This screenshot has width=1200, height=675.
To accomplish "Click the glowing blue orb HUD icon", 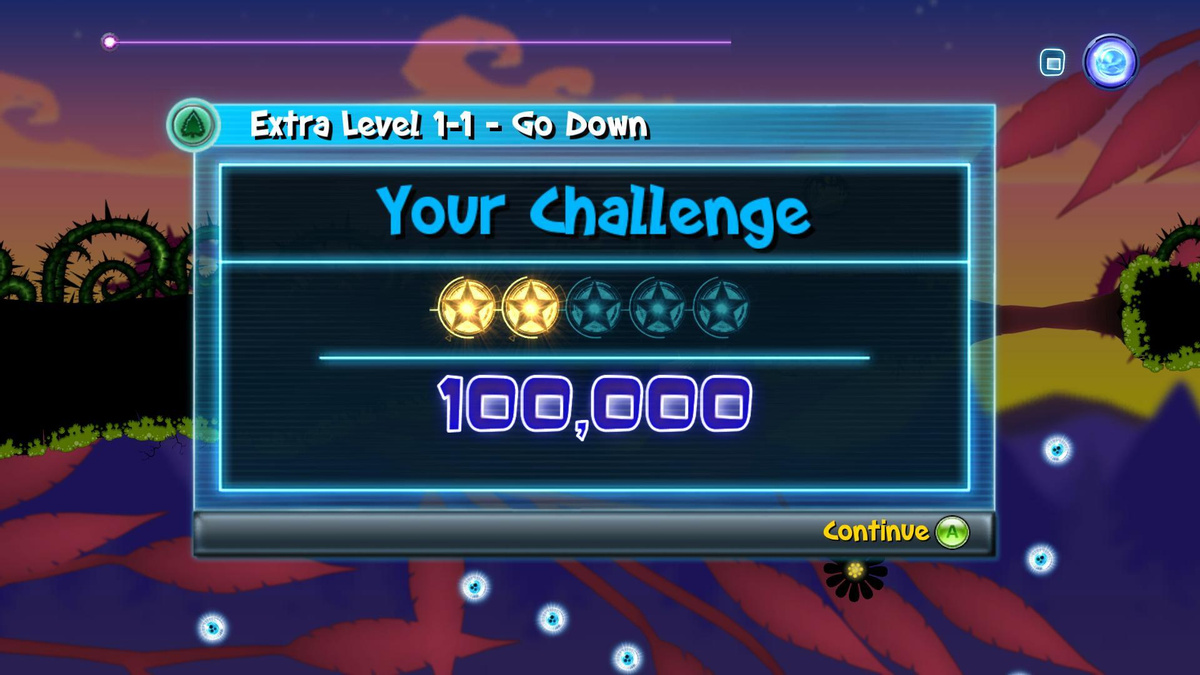I will pos(1110,62).
